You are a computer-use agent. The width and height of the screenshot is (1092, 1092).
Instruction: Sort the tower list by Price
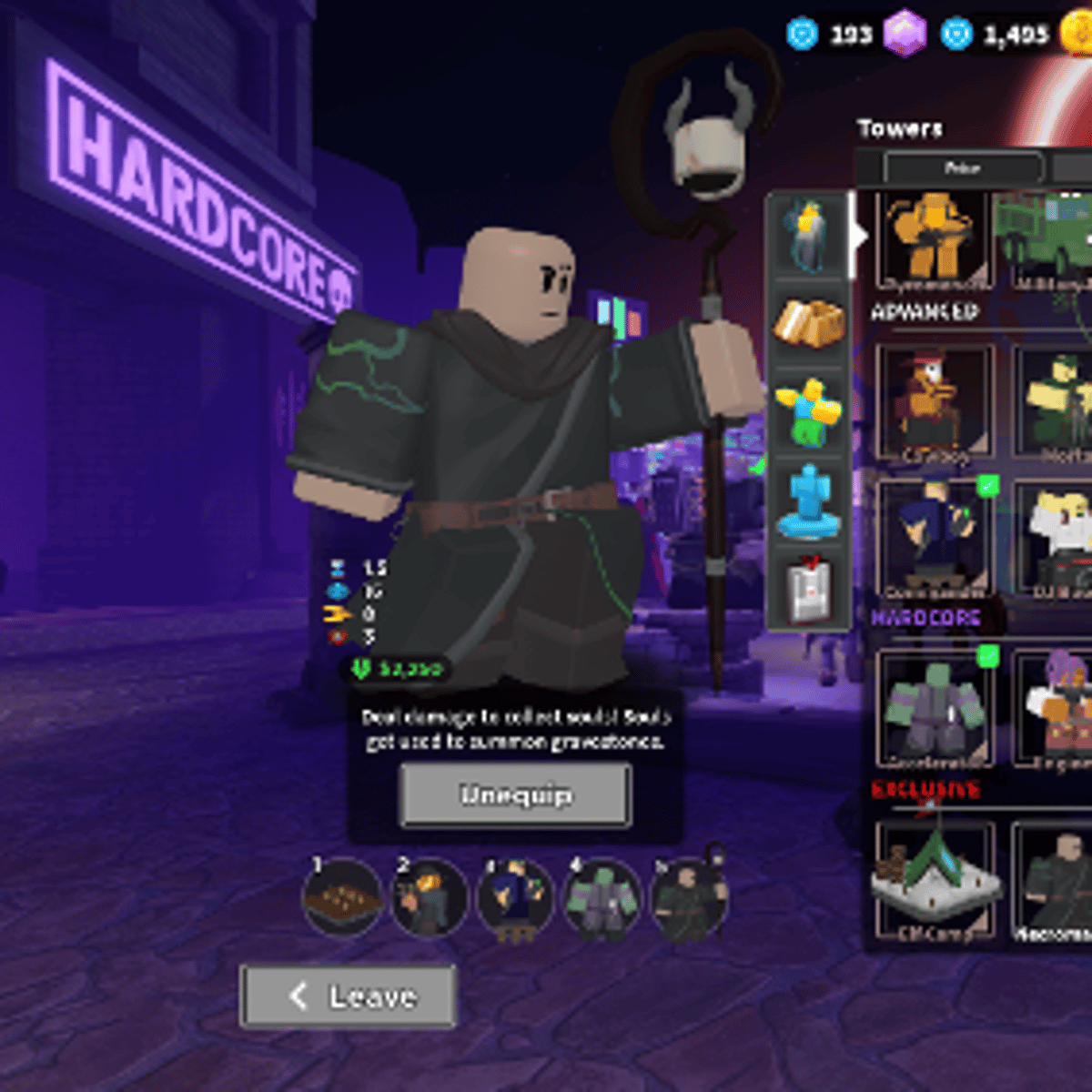click(x=963, y=168)
